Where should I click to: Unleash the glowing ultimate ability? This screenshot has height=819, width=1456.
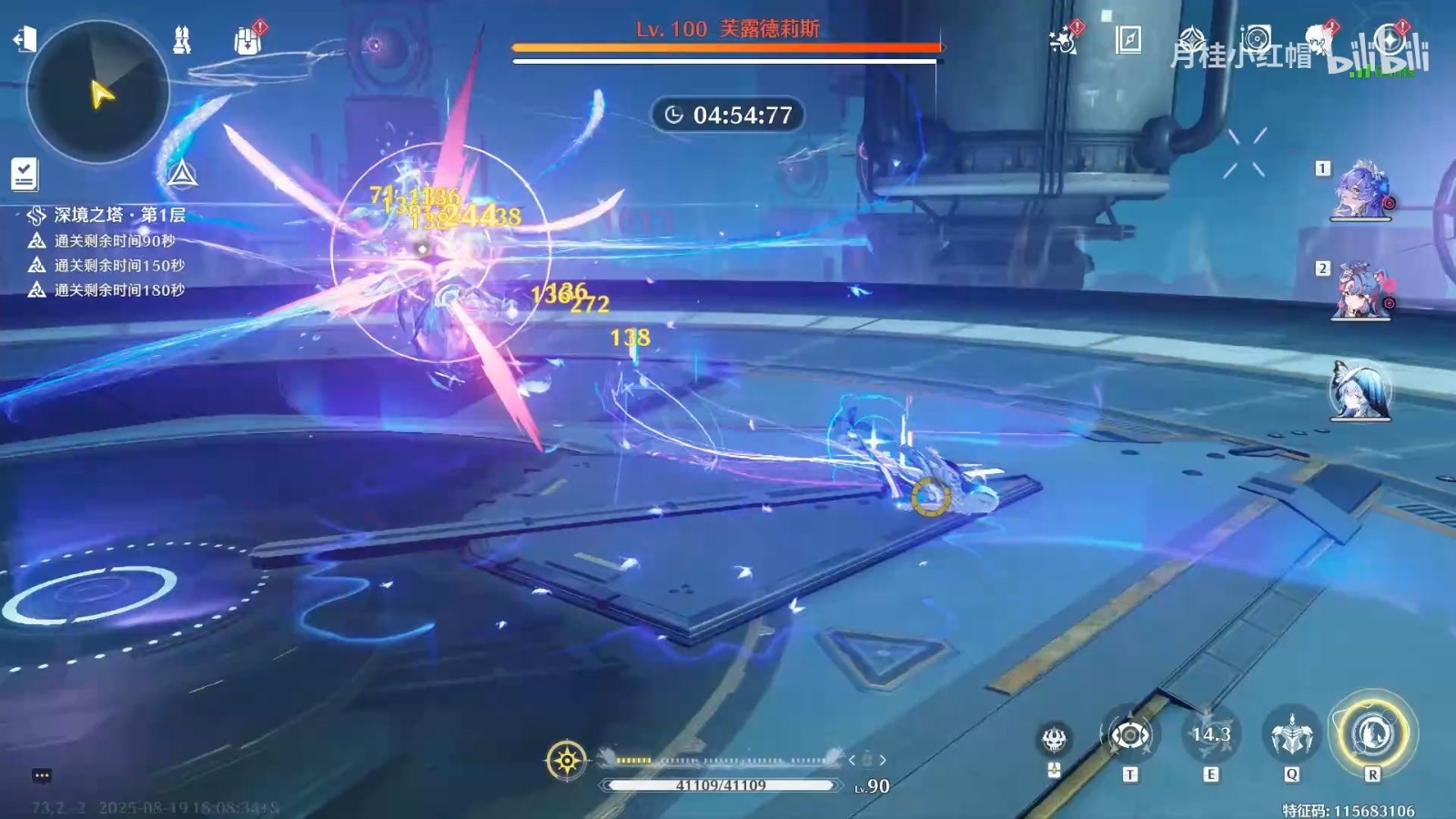[1372, 733]
